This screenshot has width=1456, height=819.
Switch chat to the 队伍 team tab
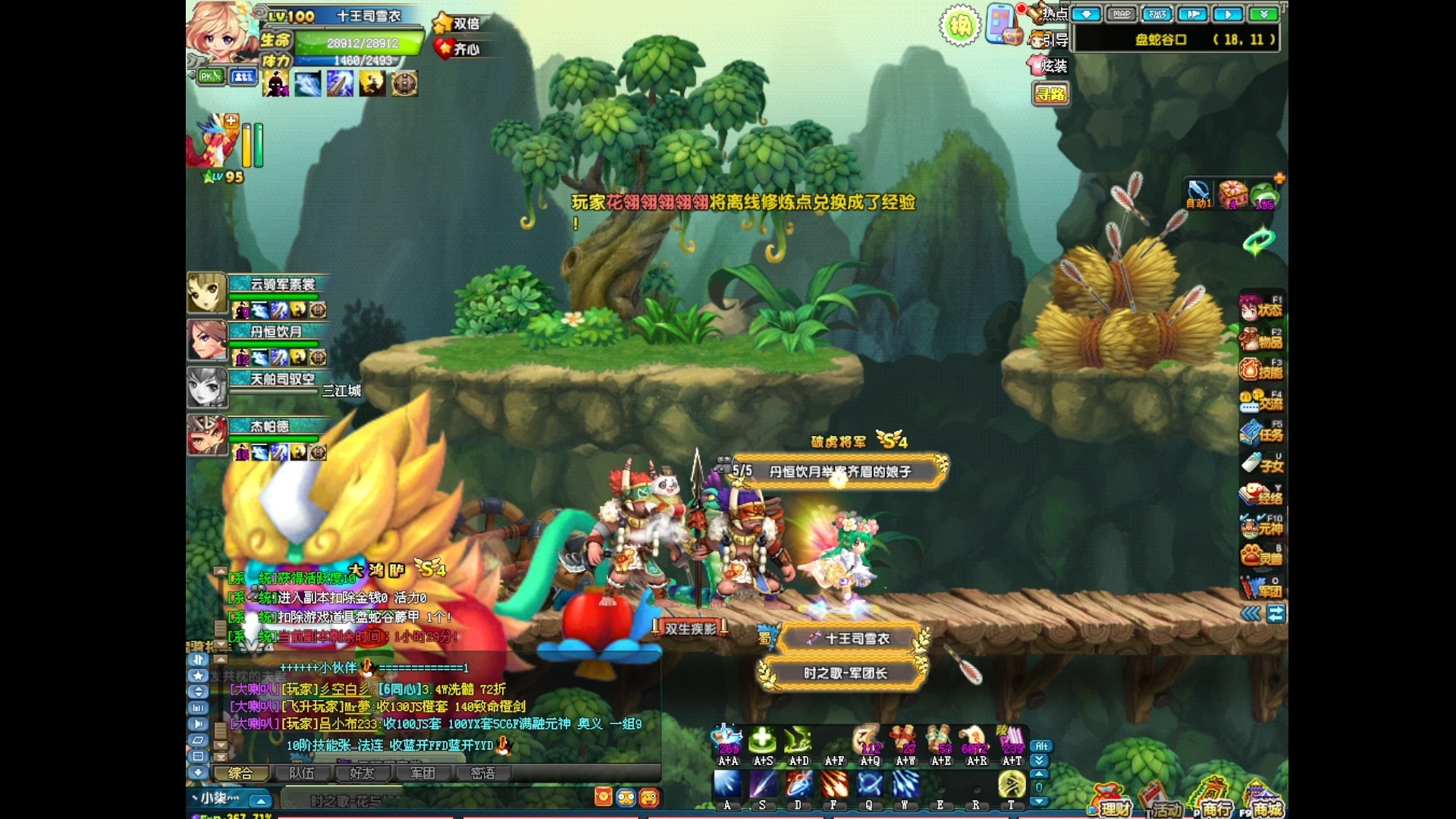click(x=302, y=773)
